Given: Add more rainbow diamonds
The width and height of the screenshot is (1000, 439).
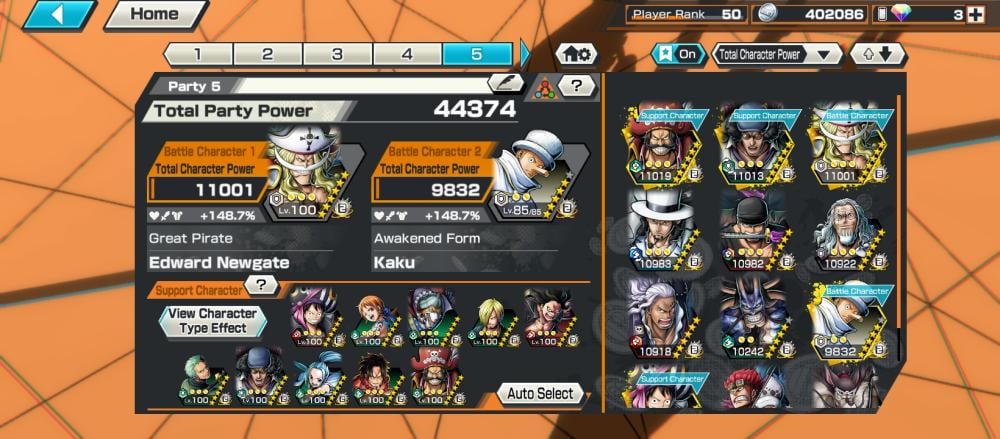Looking at the screenshot, I should 976,15.
